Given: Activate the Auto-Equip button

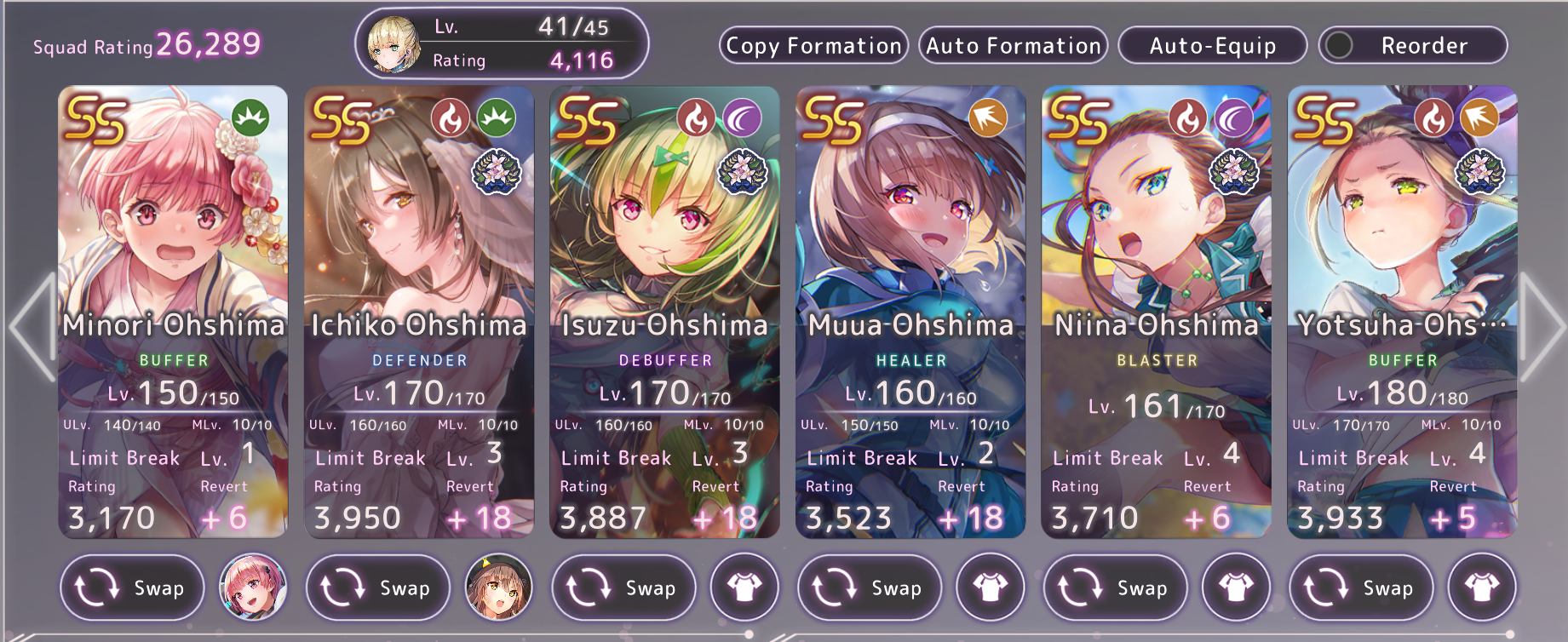Looking at the screenshot, I should coord(1212,46).
